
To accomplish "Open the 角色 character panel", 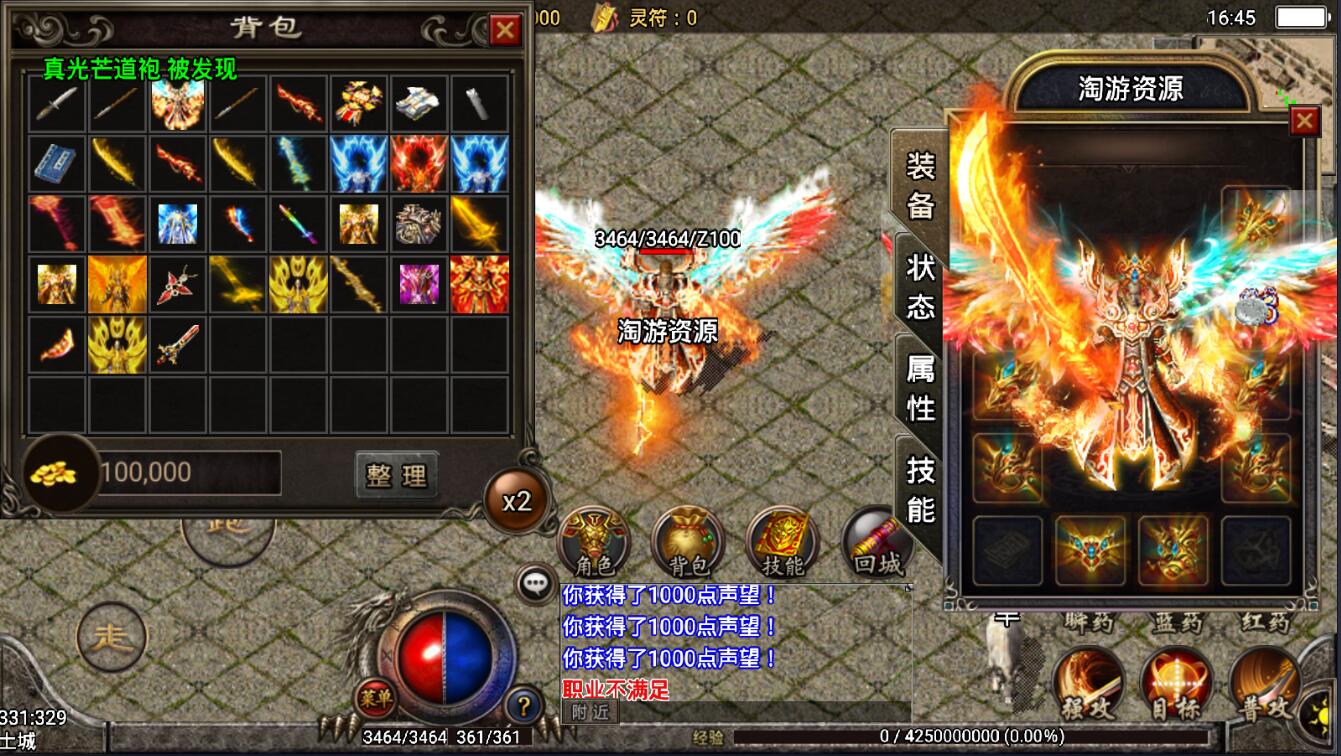I will point(593,542).
